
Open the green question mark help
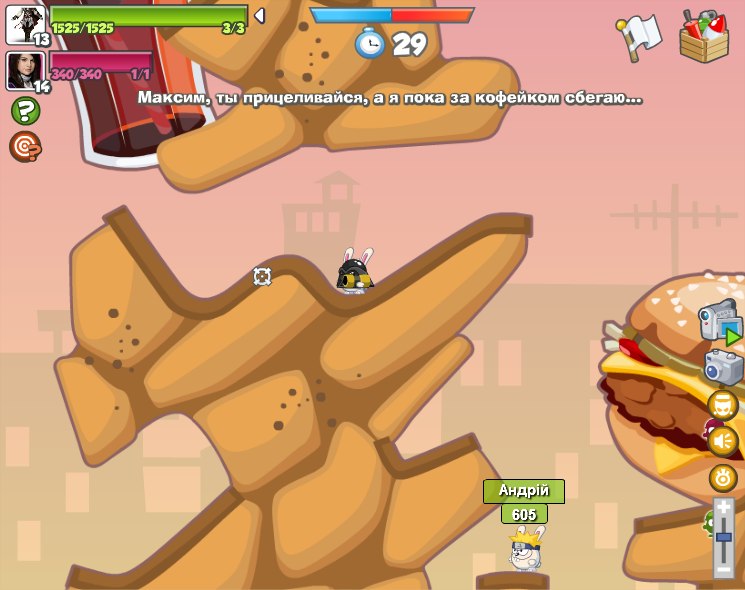[x=25, y=110]
